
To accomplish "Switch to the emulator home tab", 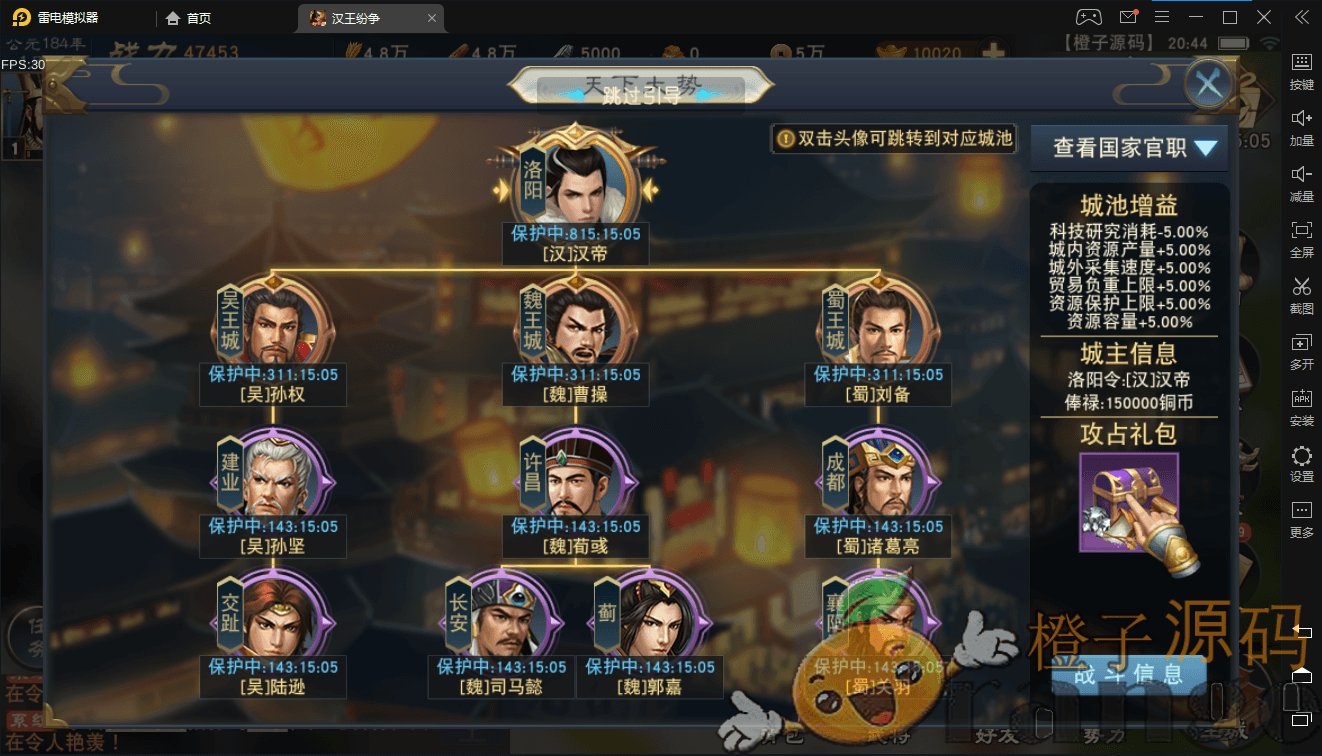I will (x=189, y=18).
